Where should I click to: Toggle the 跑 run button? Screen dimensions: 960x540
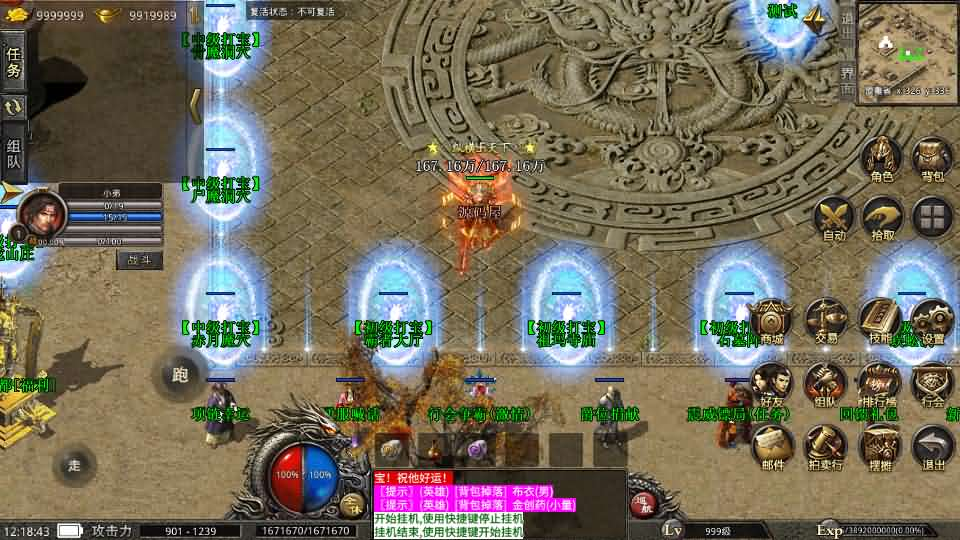coord(180,375)
